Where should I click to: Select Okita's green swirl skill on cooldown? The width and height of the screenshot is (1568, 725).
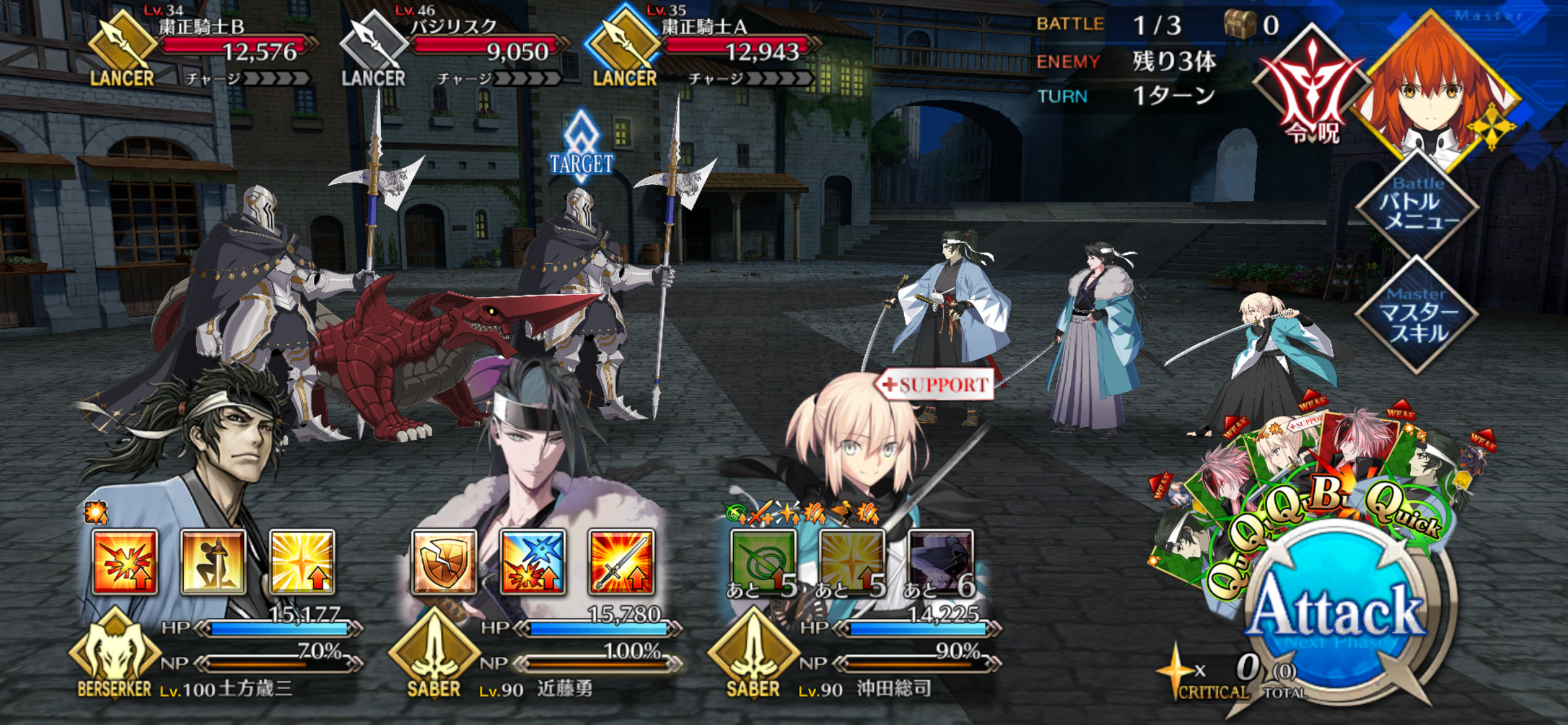click(x=763, y=562)
